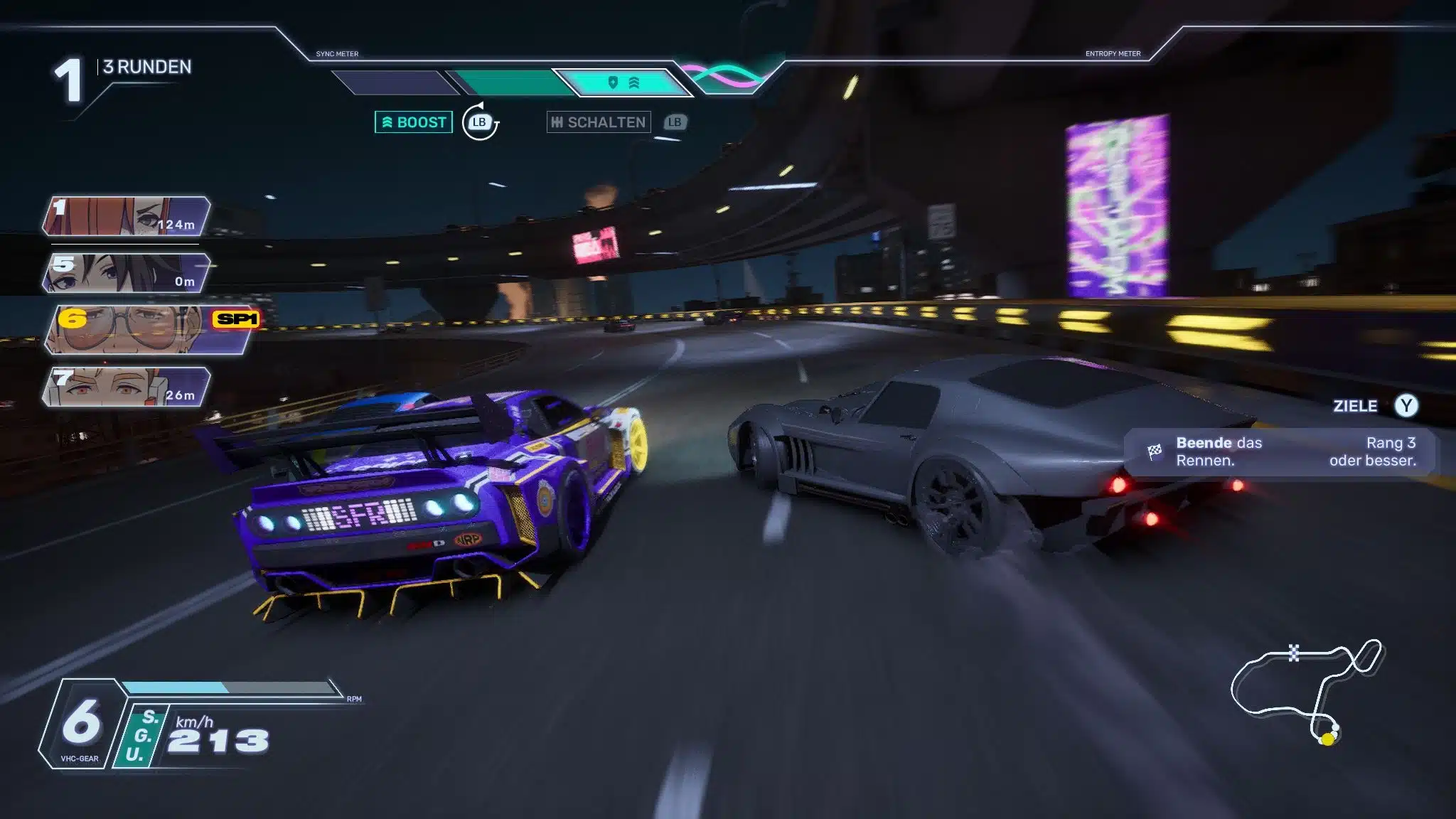Select the BOOST ability label
1456x819 pixels.
coord(414,122)
